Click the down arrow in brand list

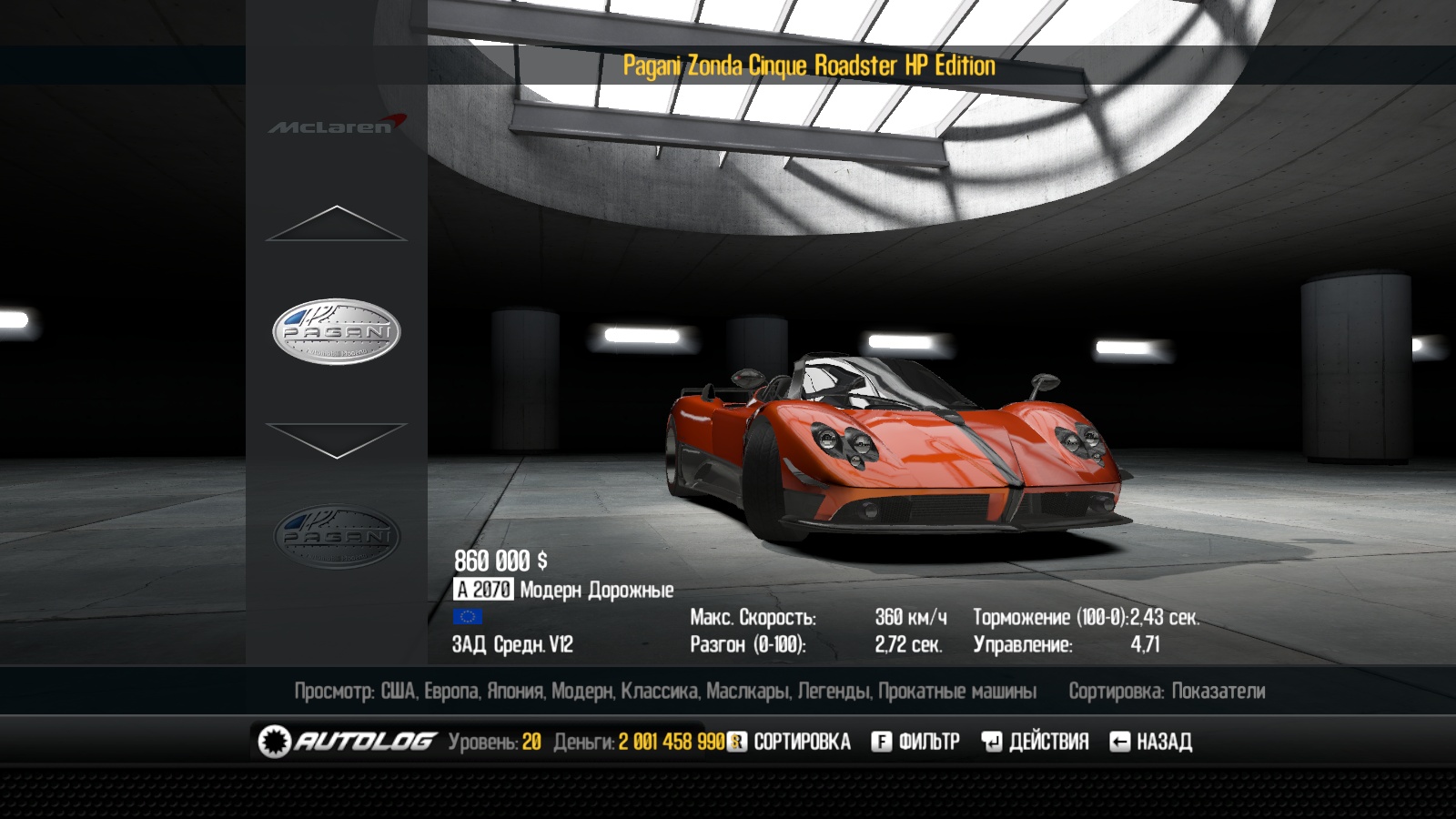point(336,440)
